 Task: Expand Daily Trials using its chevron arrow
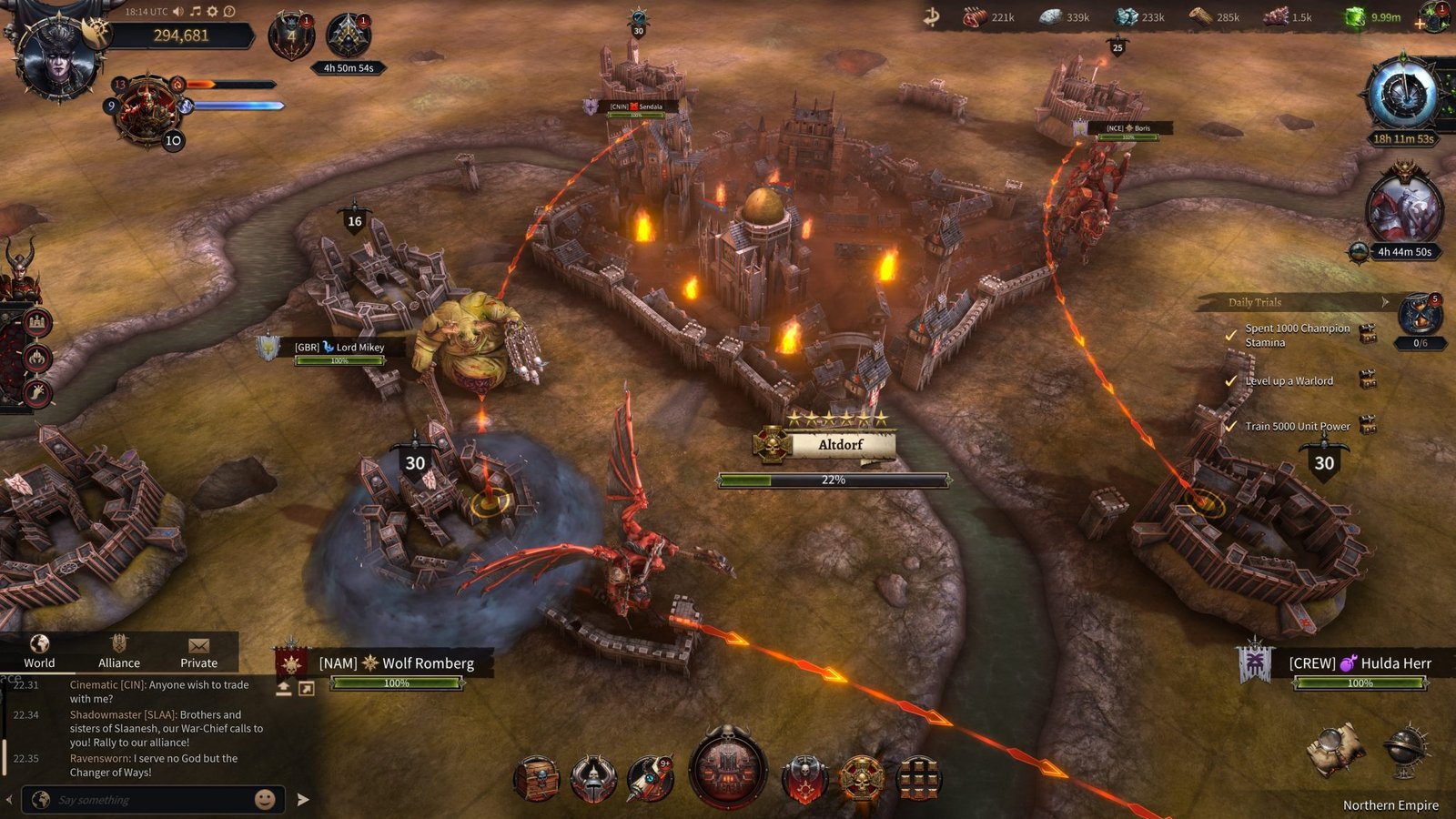tap(1385, 301)
